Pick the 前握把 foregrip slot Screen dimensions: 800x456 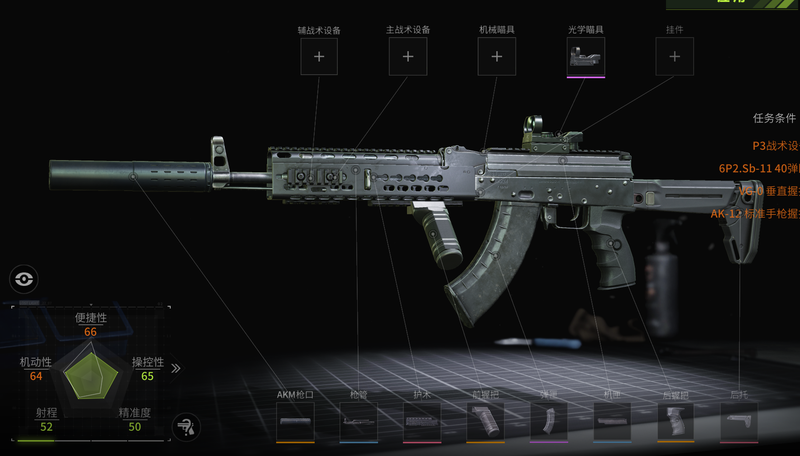pos(485,422)
